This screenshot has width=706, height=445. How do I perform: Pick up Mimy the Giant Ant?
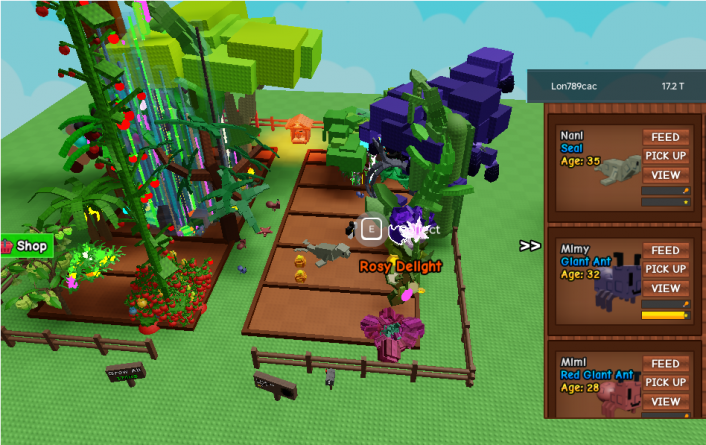665,269
